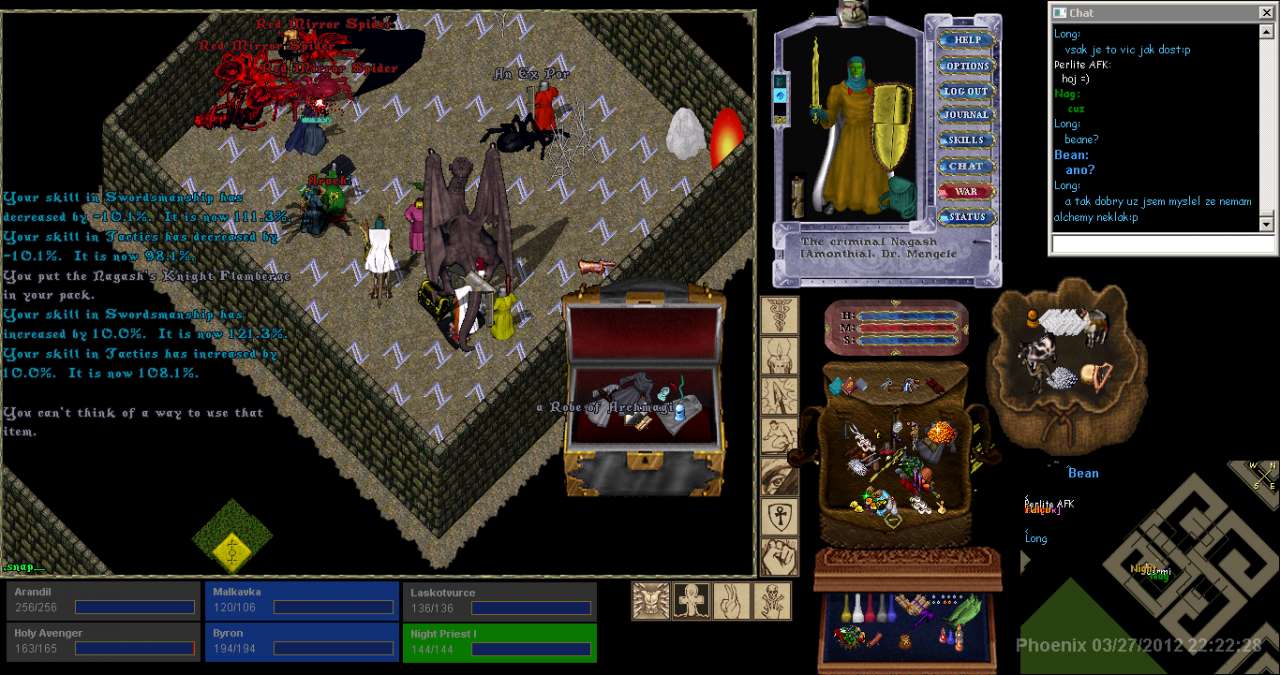Open the Journal
The width and height of the screenshot is (1280, 675).
point(966,115)
